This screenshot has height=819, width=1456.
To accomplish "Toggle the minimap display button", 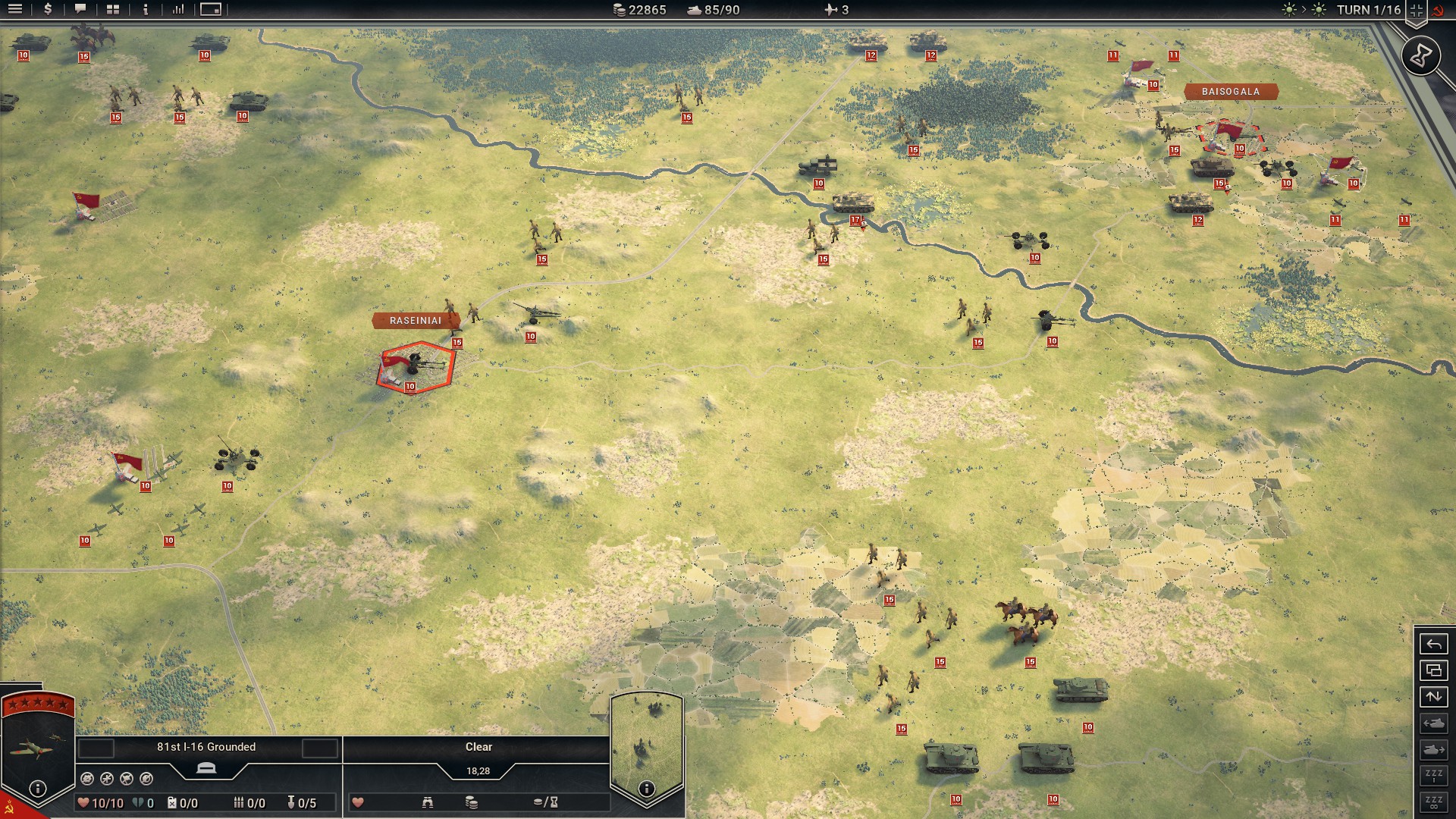I will pyautogui.click(x=211, y=10).
